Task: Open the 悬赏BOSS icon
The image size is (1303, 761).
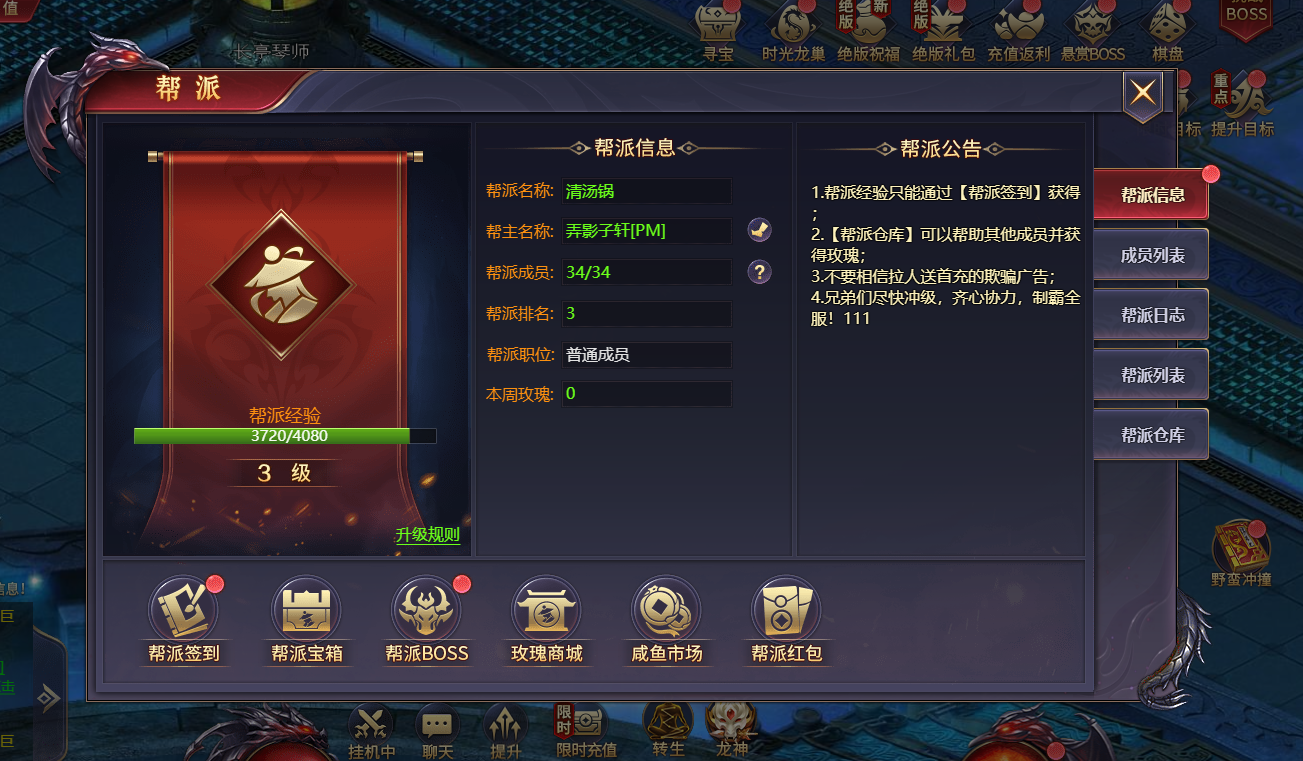Action: tap(1093, 30)
